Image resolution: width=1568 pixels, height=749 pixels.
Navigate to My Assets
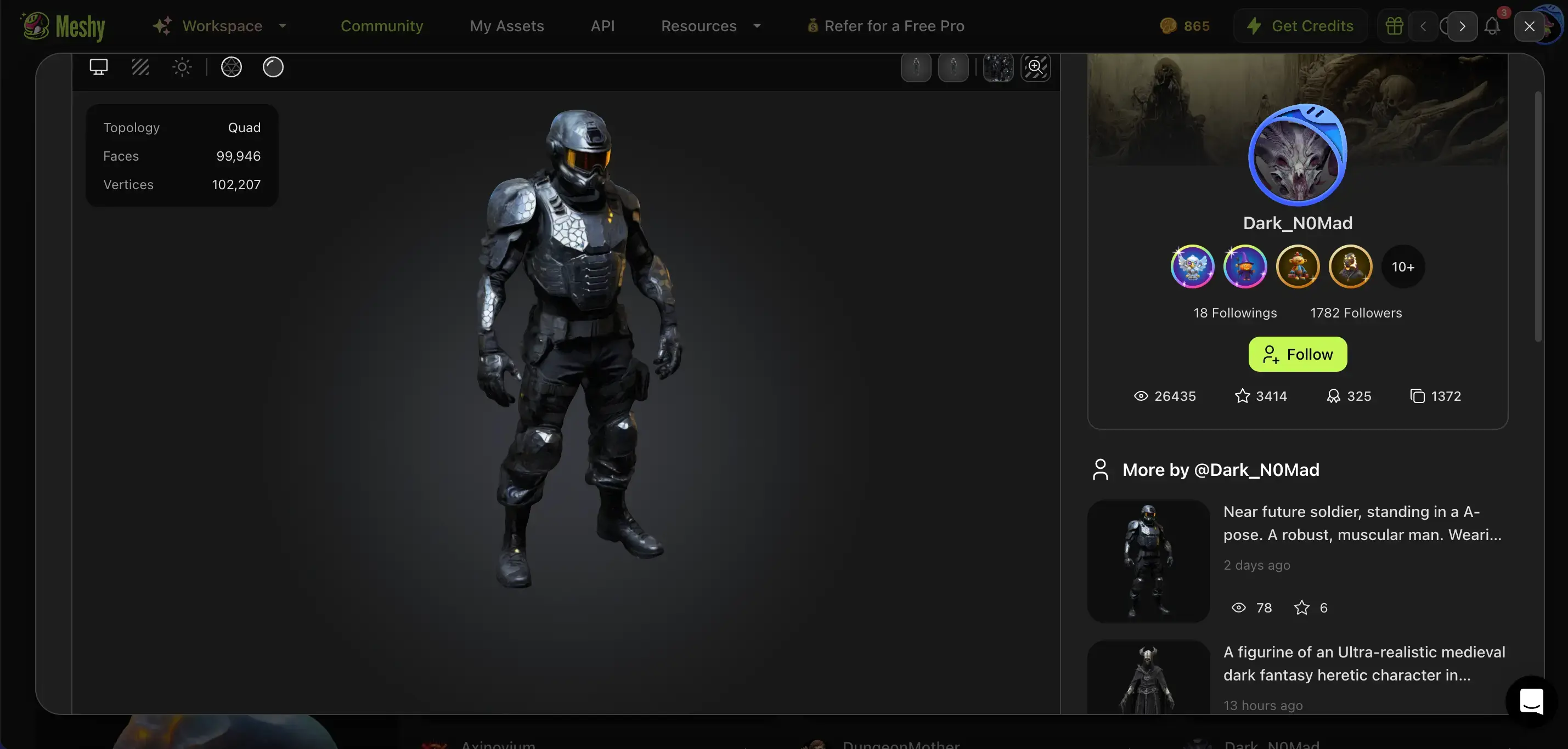(507, 26)
